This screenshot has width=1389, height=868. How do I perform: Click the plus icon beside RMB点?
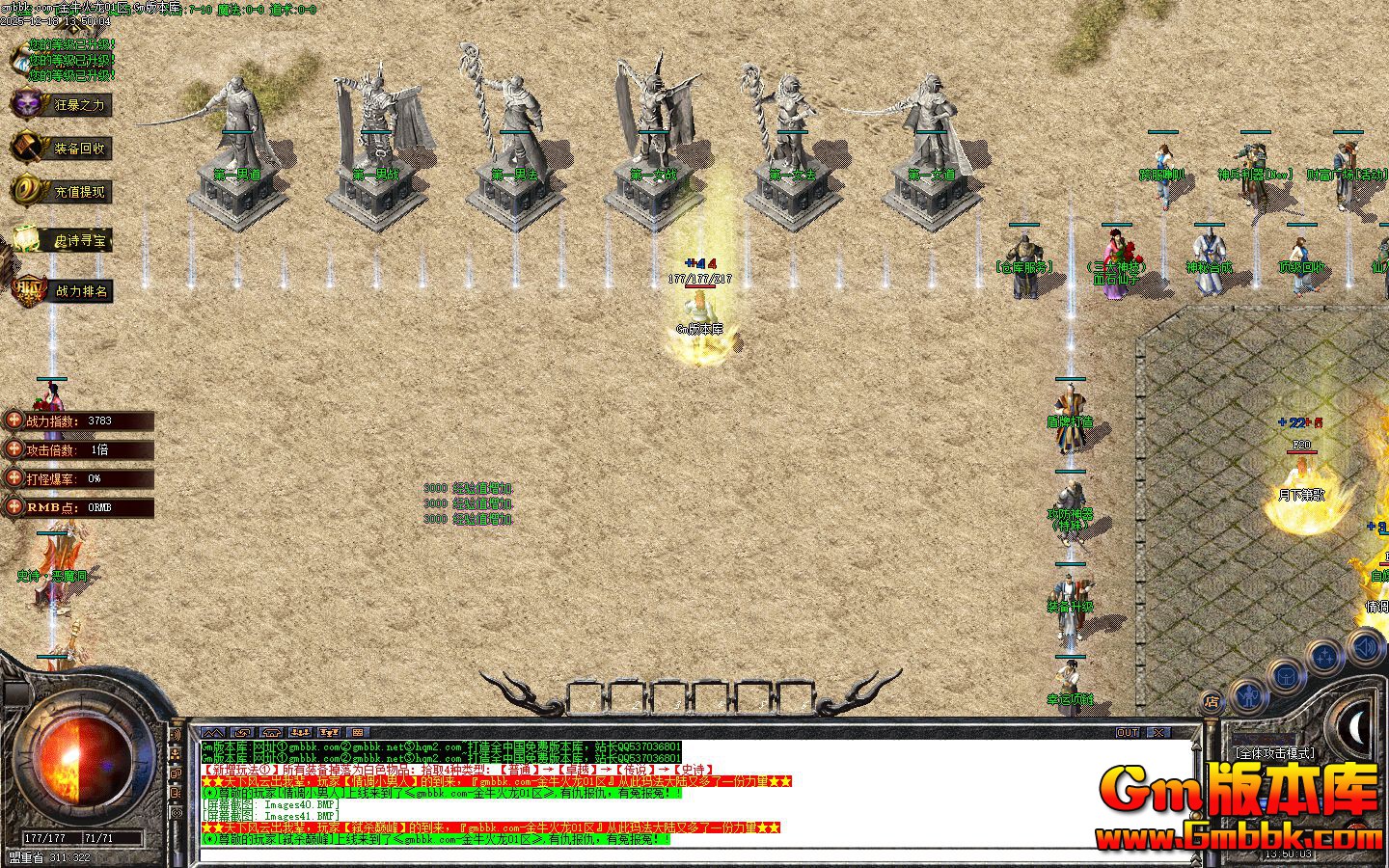pyautogui.click(x=14, y=507)
